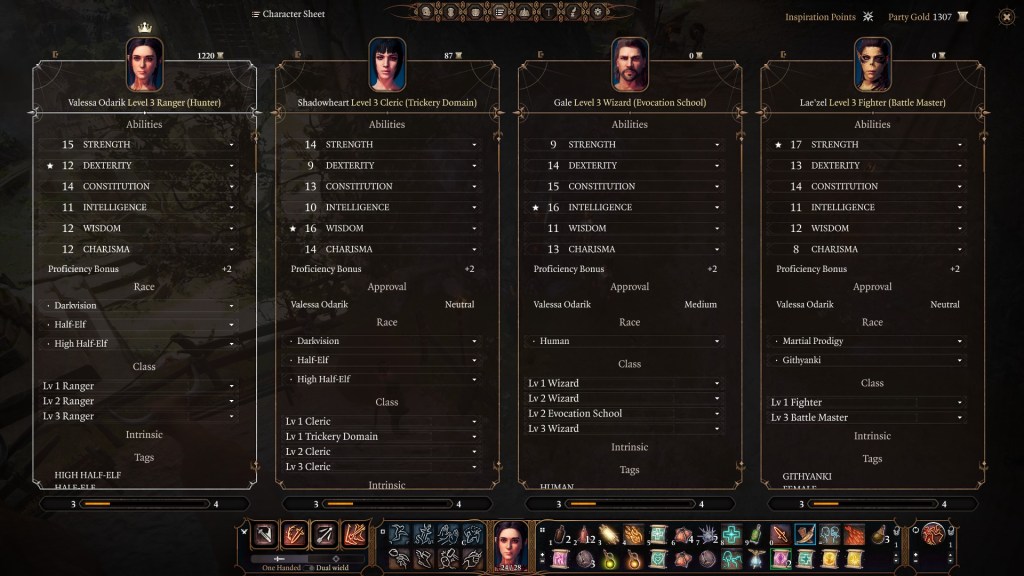Image resolution: width=1024 pixels, height=576 pixels.
Task: Click Gale's character portrait
Action: pyautogui.click(x=629, y=64)
